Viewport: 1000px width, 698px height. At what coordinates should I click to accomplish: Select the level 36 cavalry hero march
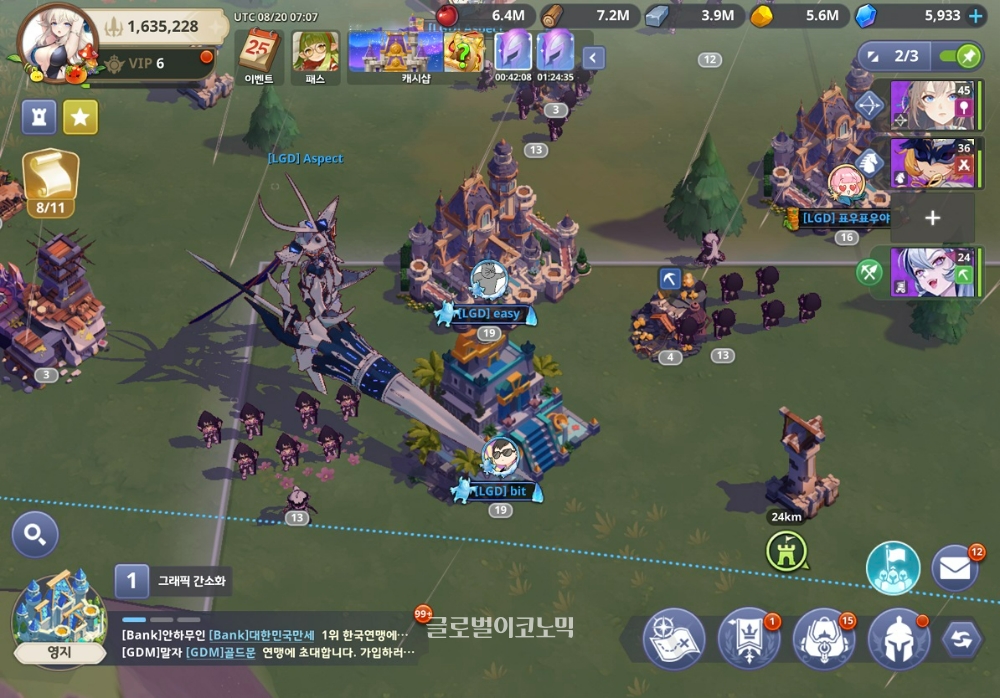pos(932,163)
